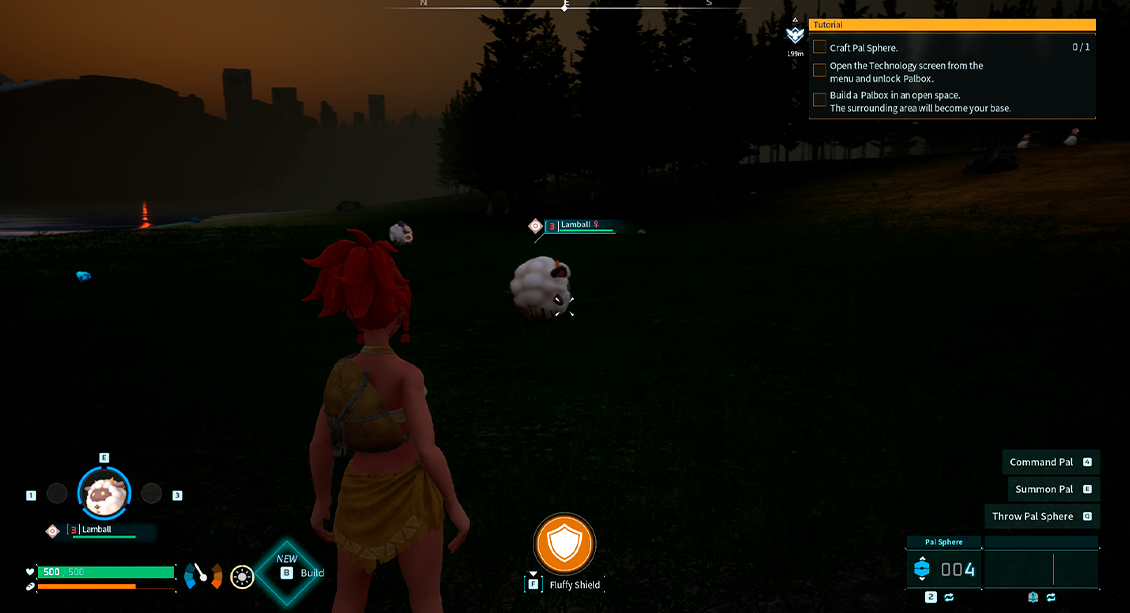The height and width of the screenshot is (613, 1130).
Task: Activate the Fluffy Shield skill icon
Action: pos(564,544)
